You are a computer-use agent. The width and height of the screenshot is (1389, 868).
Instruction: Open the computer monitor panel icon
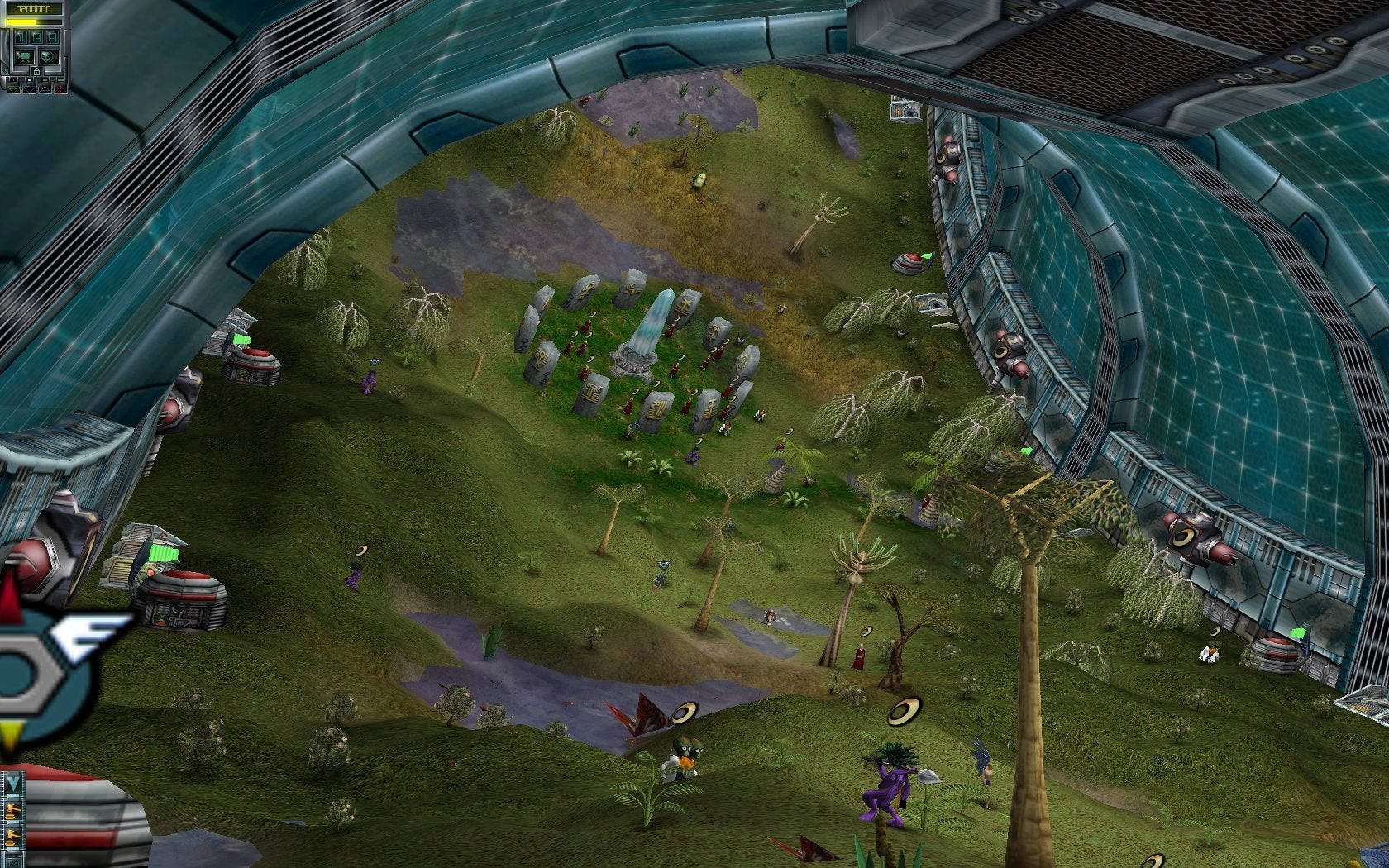(x=25, y=57)
